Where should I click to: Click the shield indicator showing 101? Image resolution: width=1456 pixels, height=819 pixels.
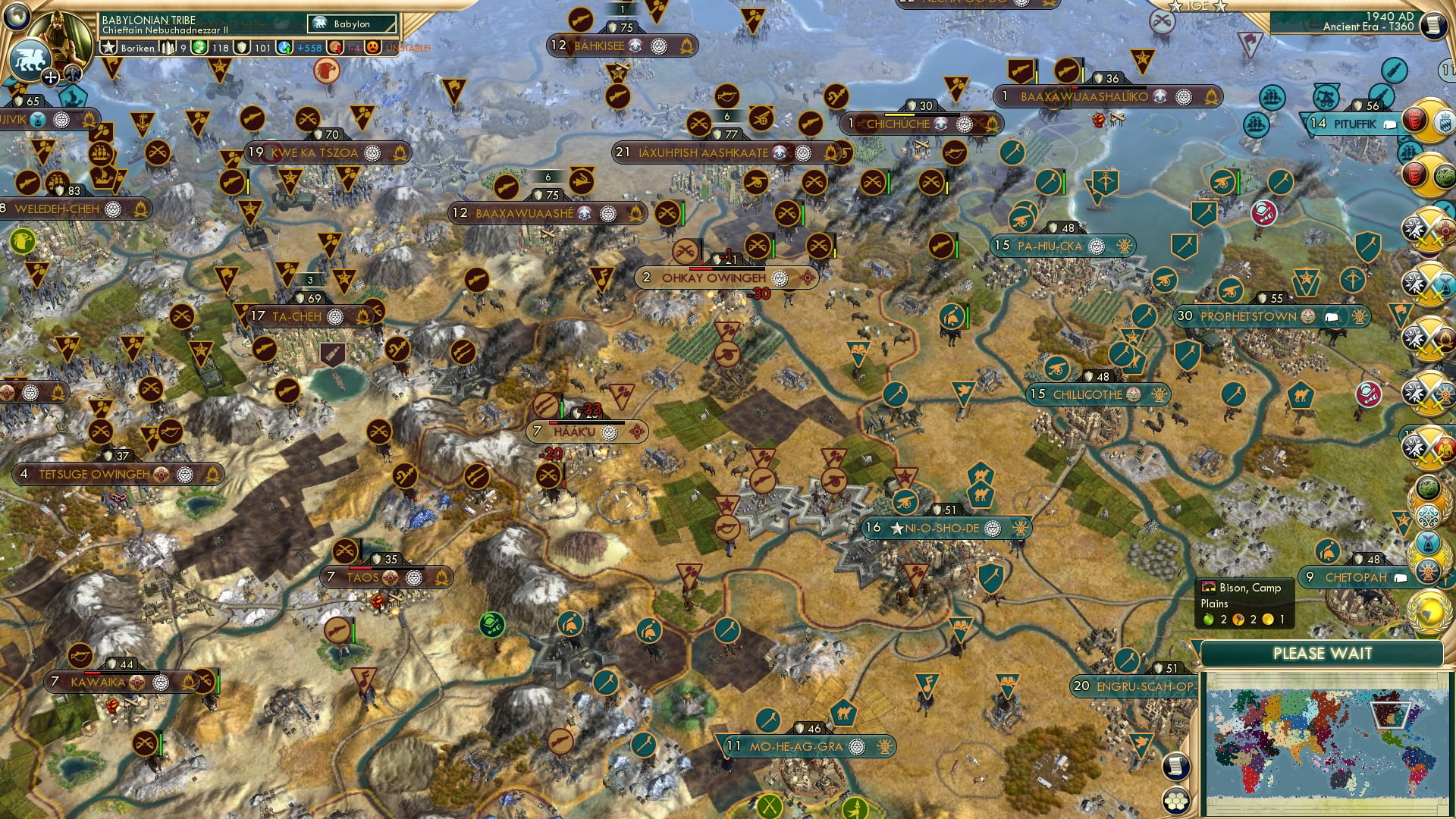240,47
